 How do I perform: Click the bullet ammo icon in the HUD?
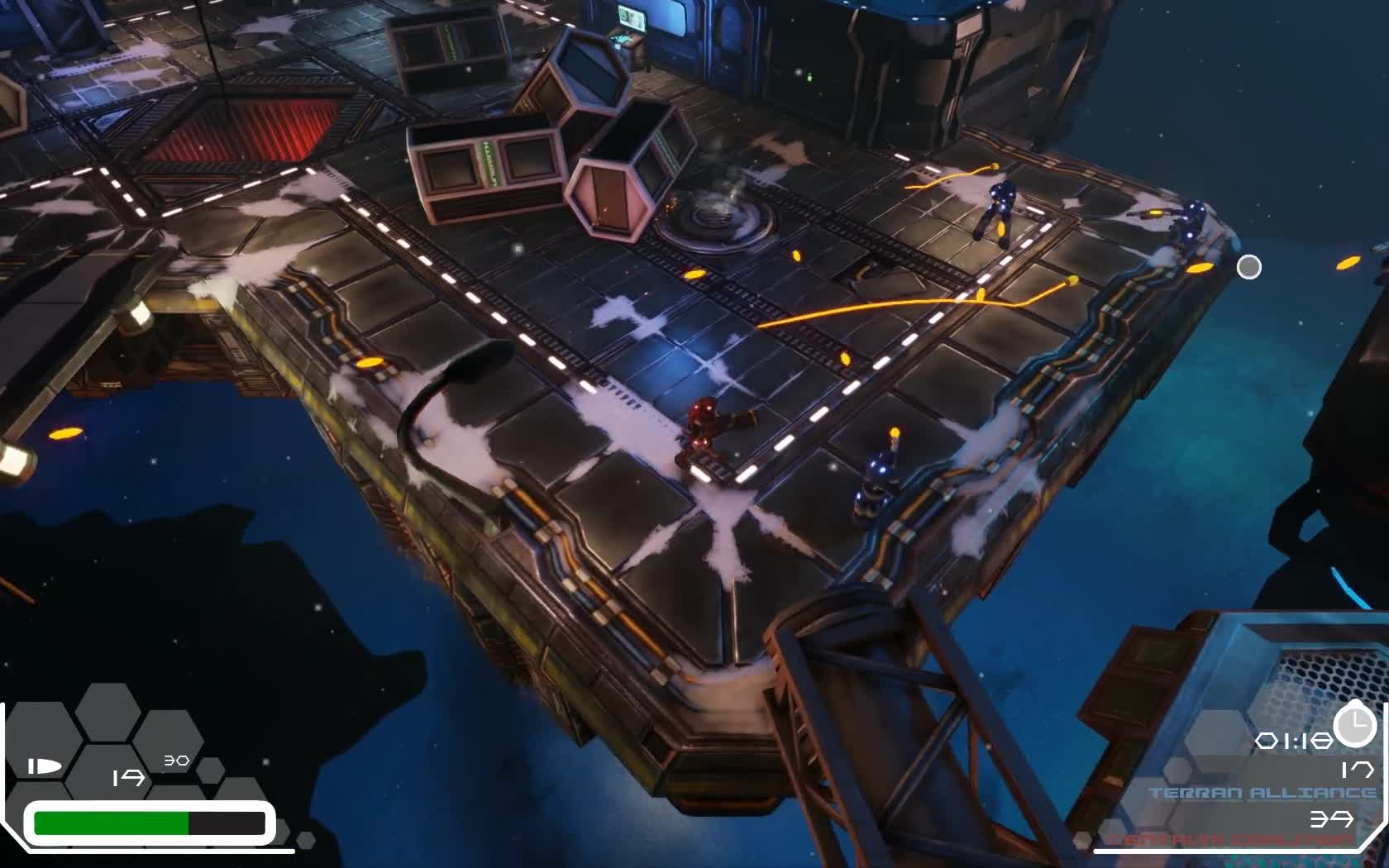[x=43, y=765]
